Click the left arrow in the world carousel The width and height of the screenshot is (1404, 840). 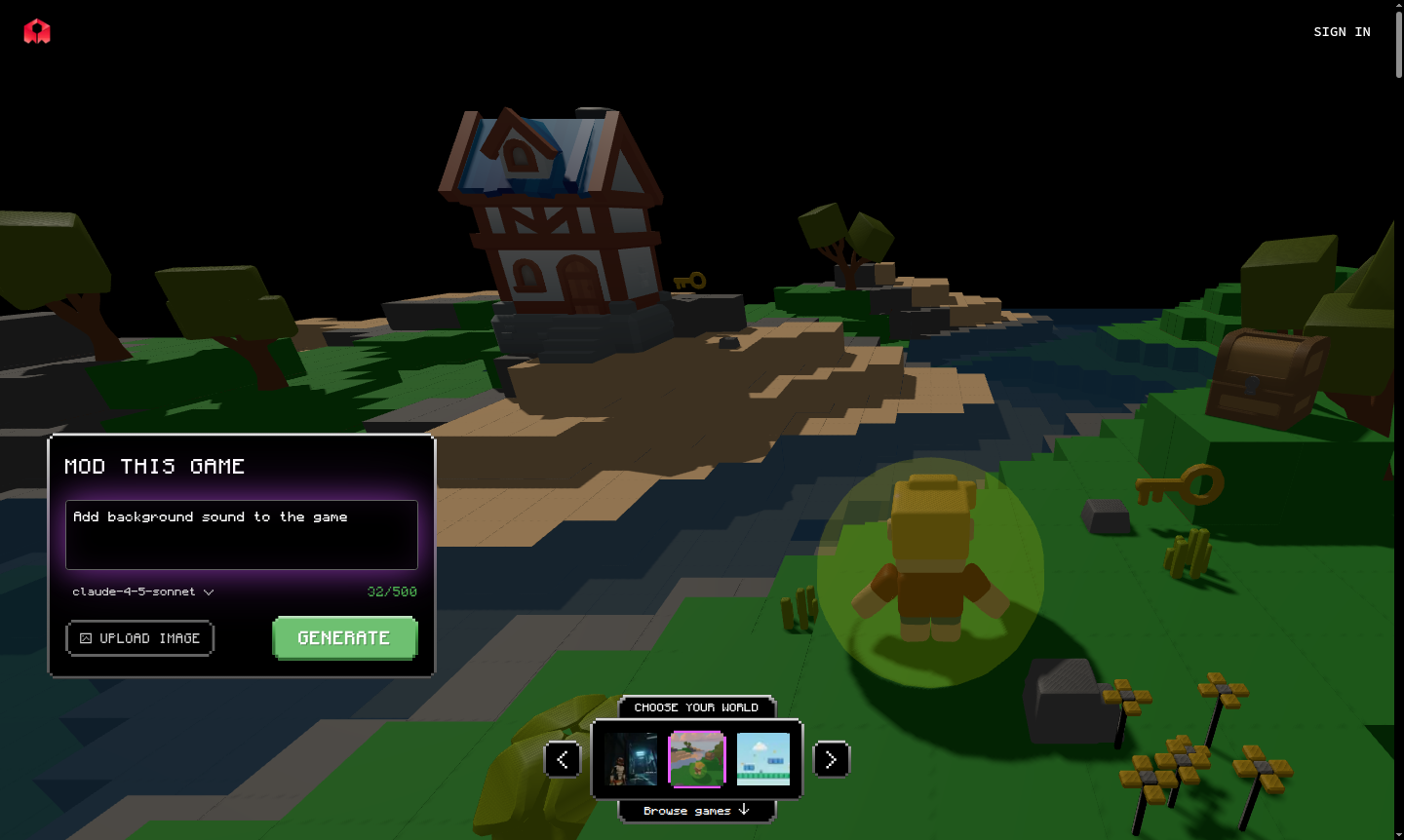coord(563,759)
